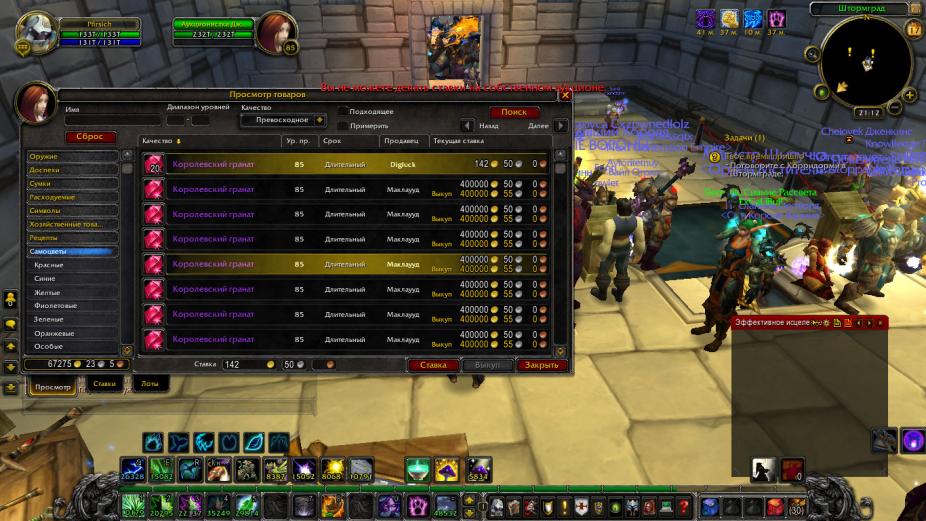This screenshot has width=926, height=521.
Task: Open the Качество quality dropdown
Action: click(284, 120)
